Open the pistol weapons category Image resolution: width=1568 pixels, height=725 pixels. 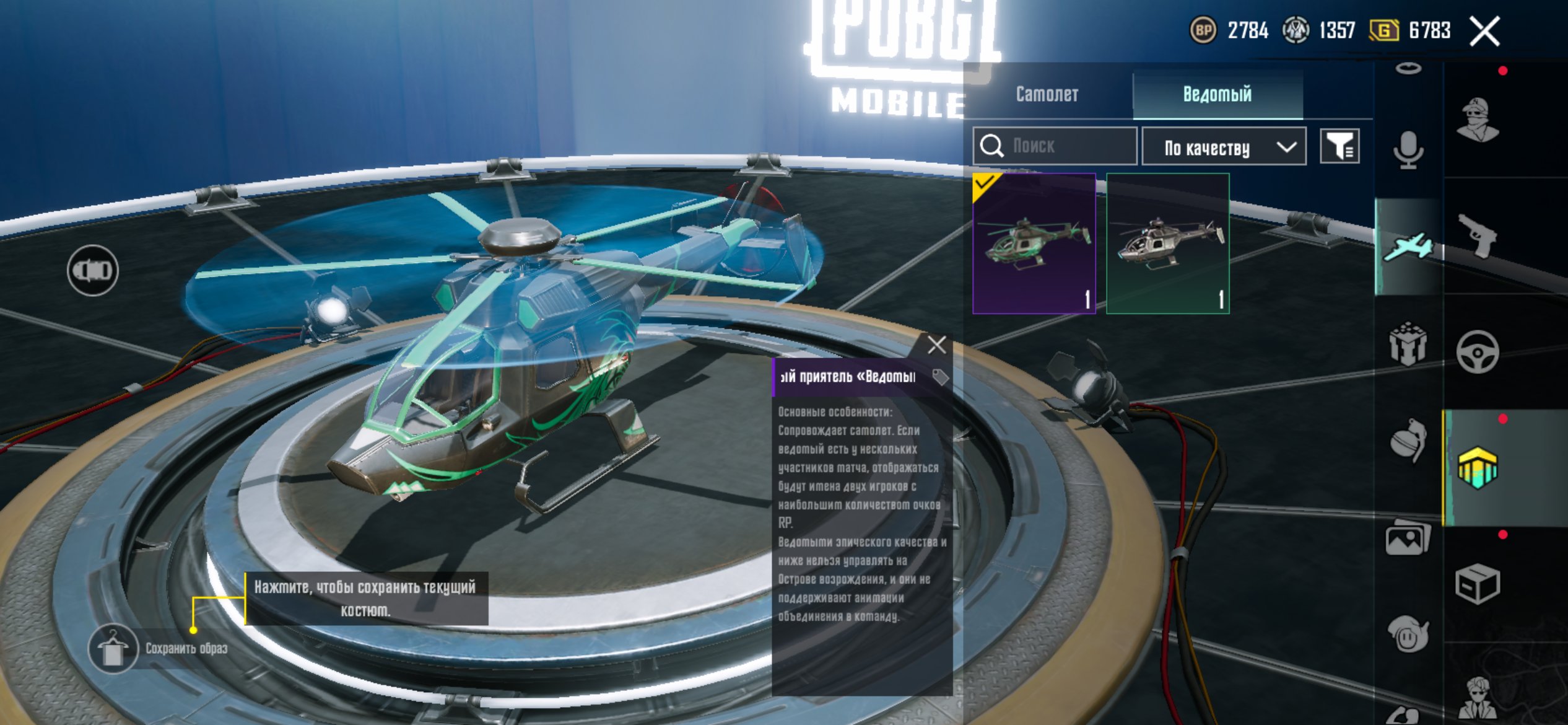(1478, 235)
